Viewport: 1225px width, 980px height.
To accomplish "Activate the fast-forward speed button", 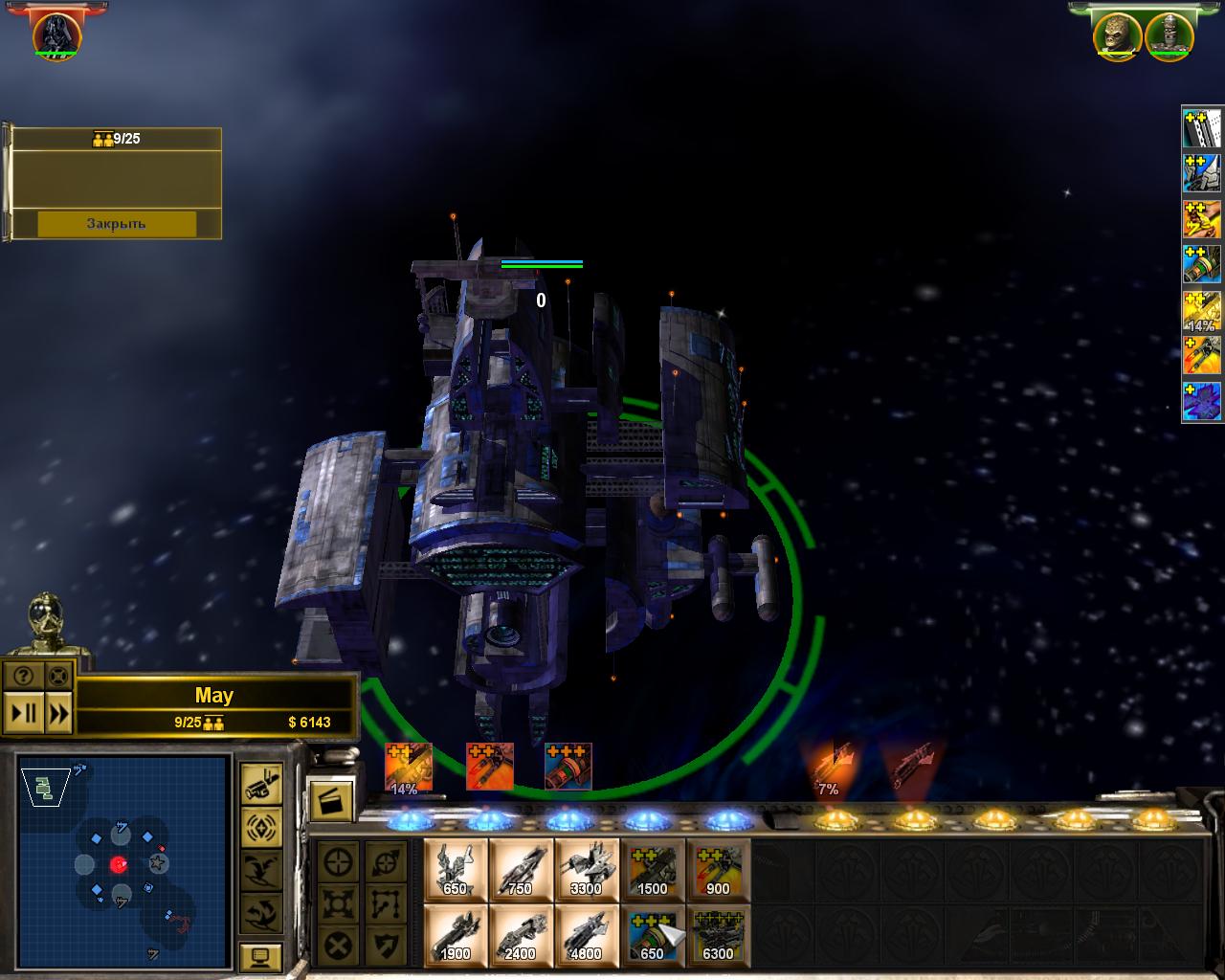I will click(58, 713).
